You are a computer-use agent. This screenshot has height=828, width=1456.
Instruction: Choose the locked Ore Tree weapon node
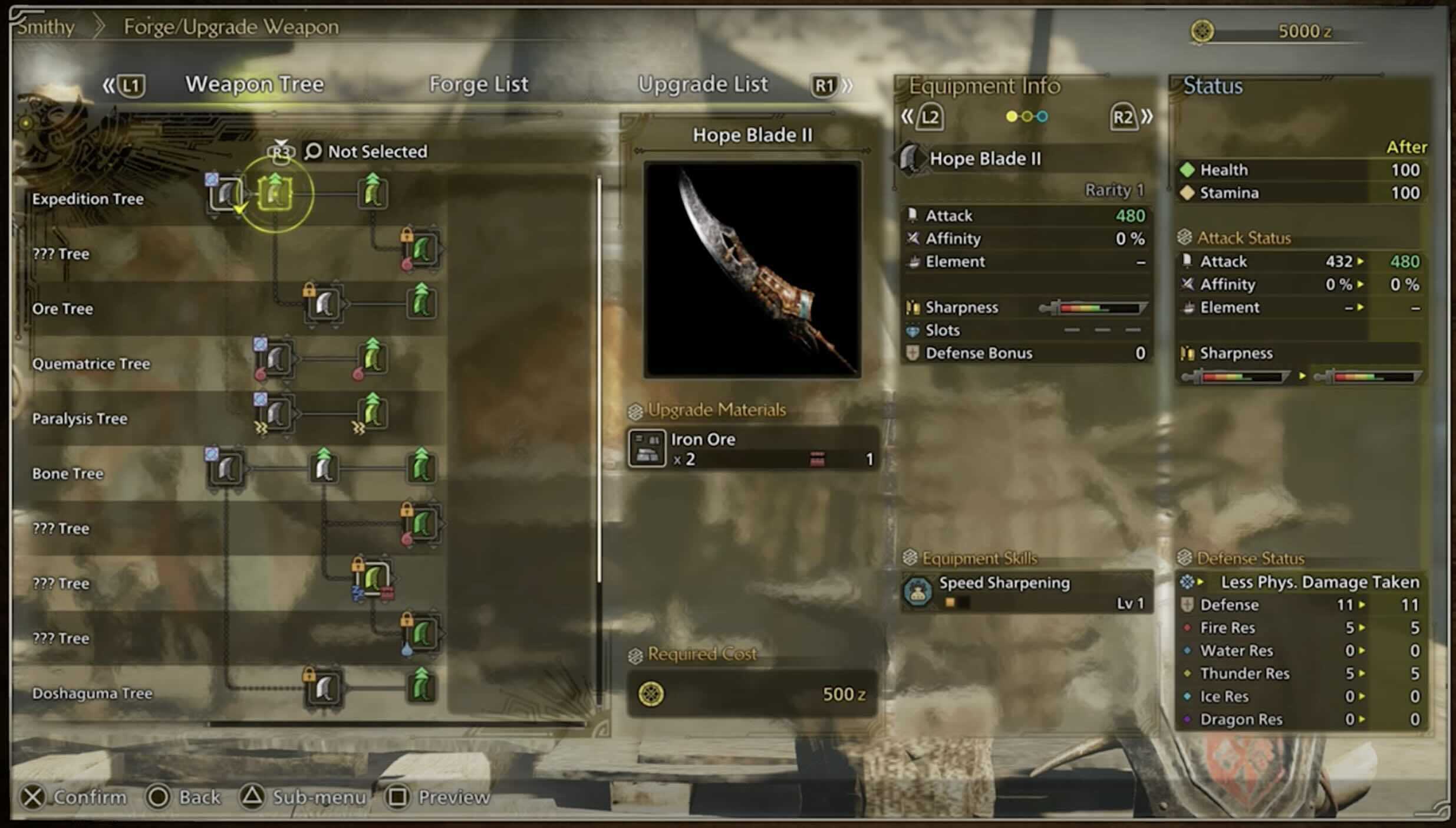[x=324, y=304]
